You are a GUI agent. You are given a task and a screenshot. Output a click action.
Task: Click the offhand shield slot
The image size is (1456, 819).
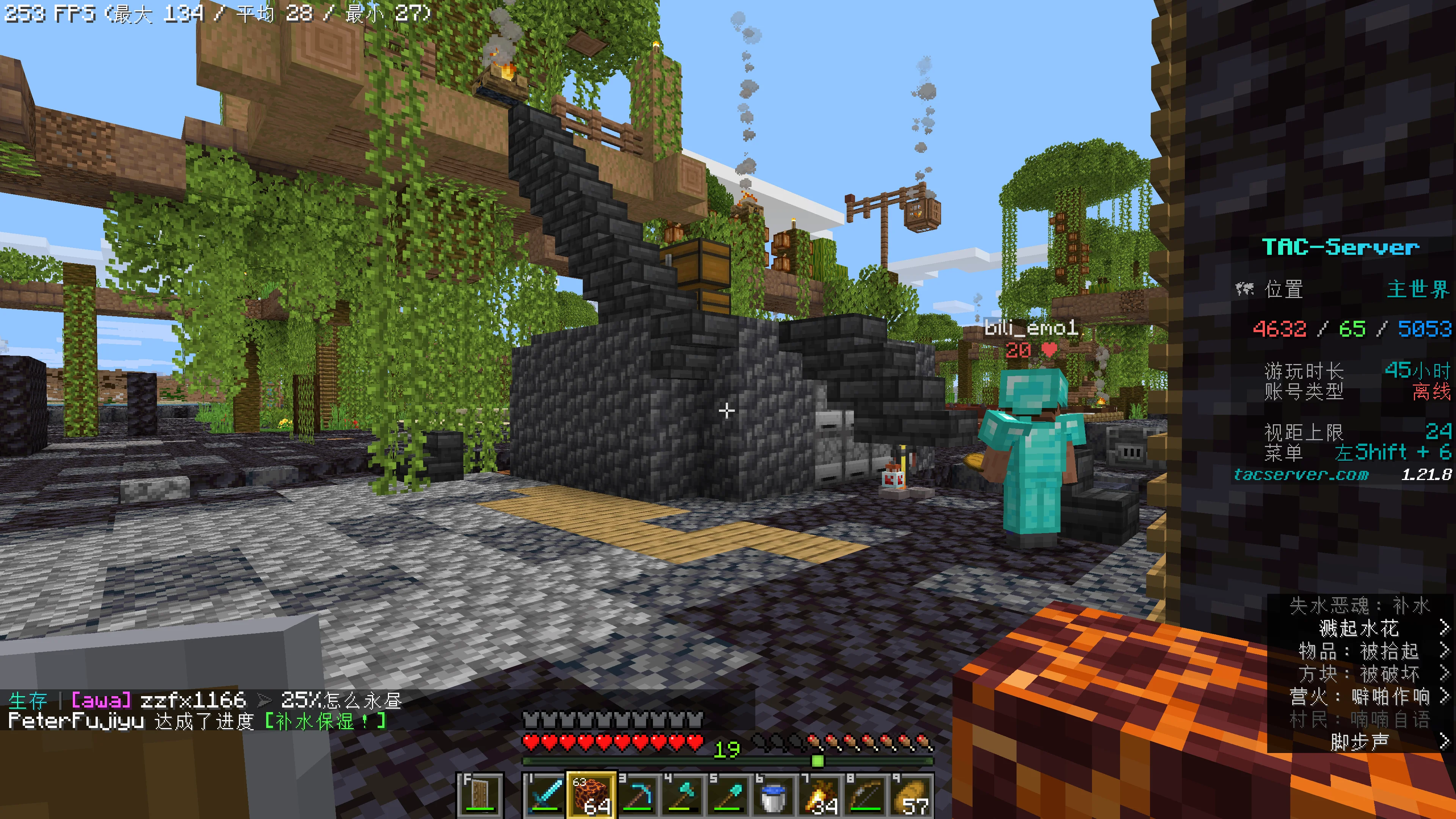[481, 794]
